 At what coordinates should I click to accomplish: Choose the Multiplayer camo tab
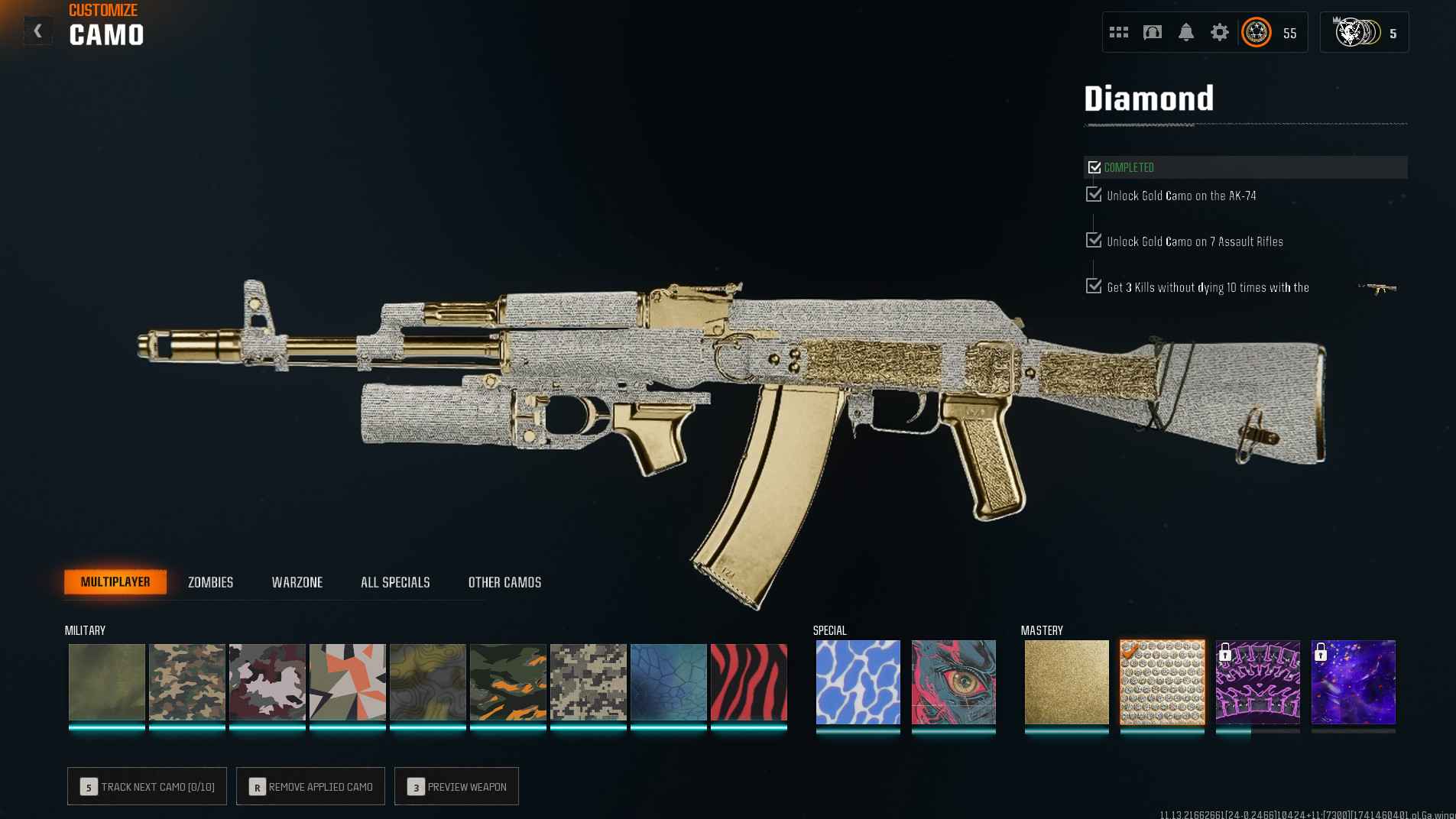click(115, 582)
